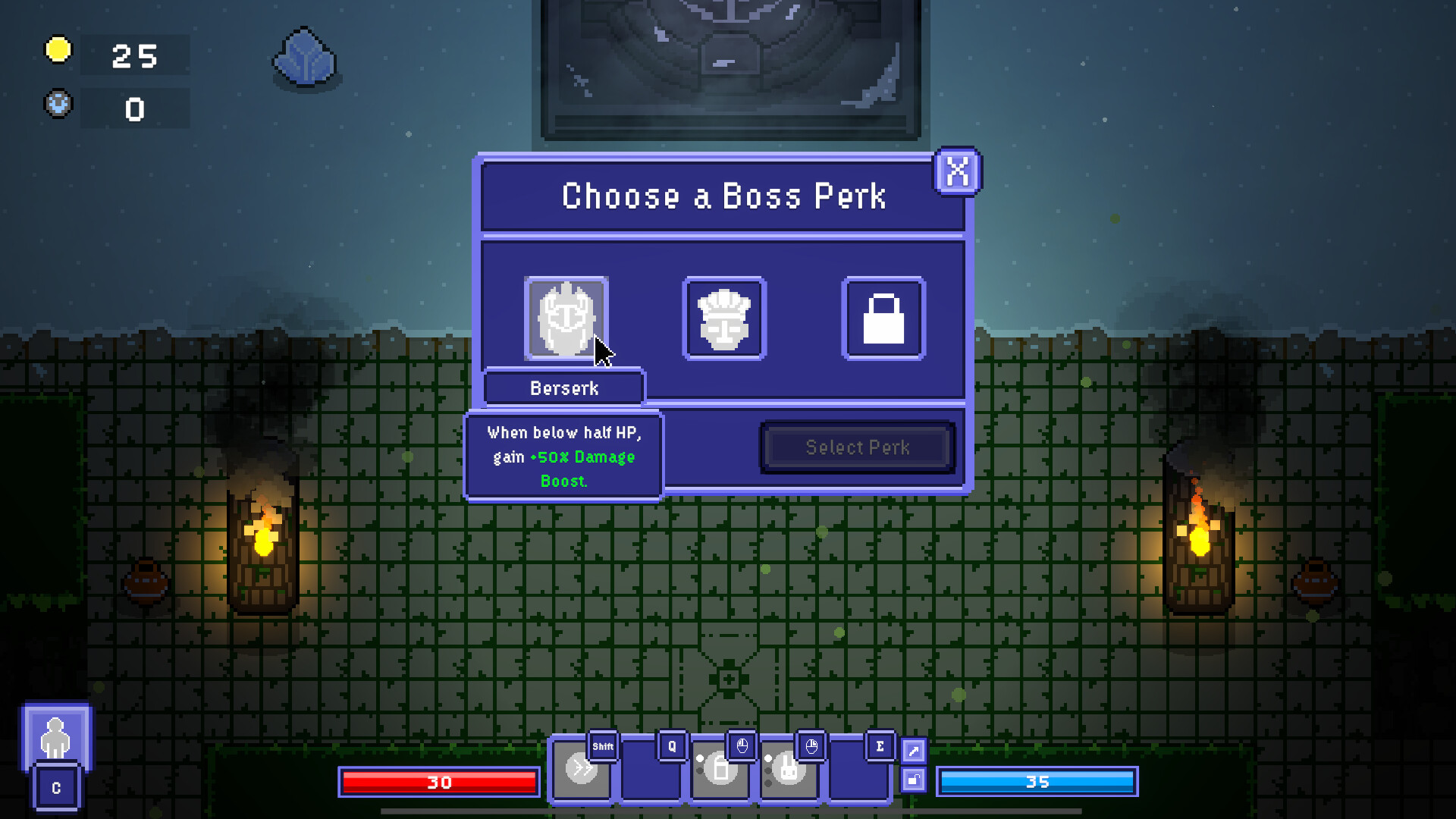1456x819 pixels.
Task: Click the Berserk perk name label
Action: [x=563, y=388]
